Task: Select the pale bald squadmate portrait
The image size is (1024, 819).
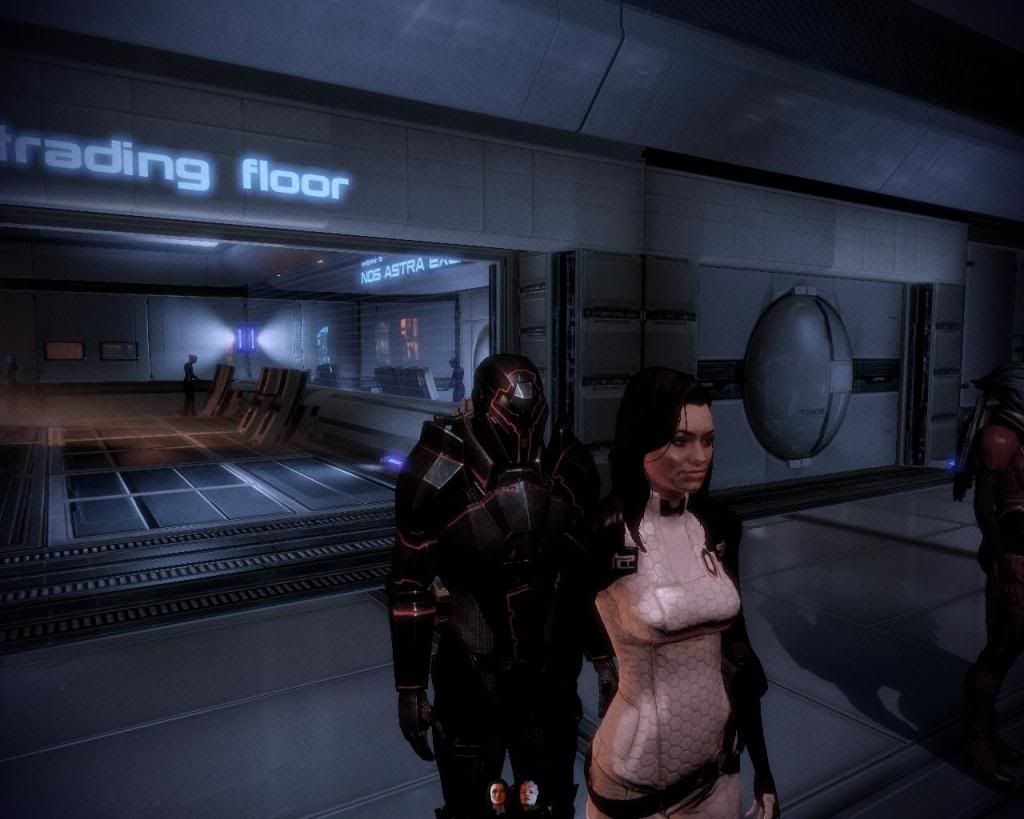Action: point(528,795)
